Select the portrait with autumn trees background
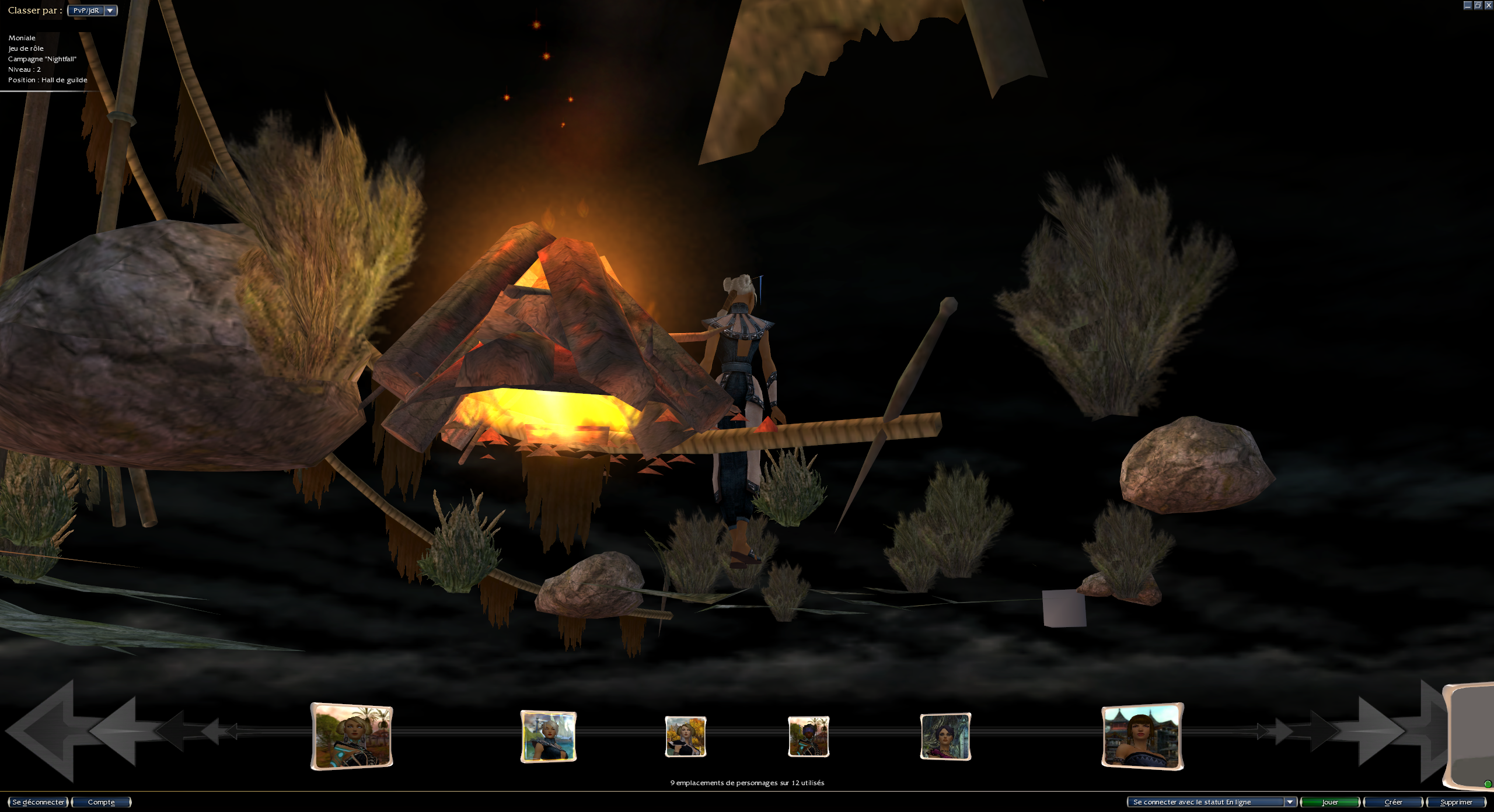The width and height of the screenshot is (1494, 812). click(x=686, y=736)
